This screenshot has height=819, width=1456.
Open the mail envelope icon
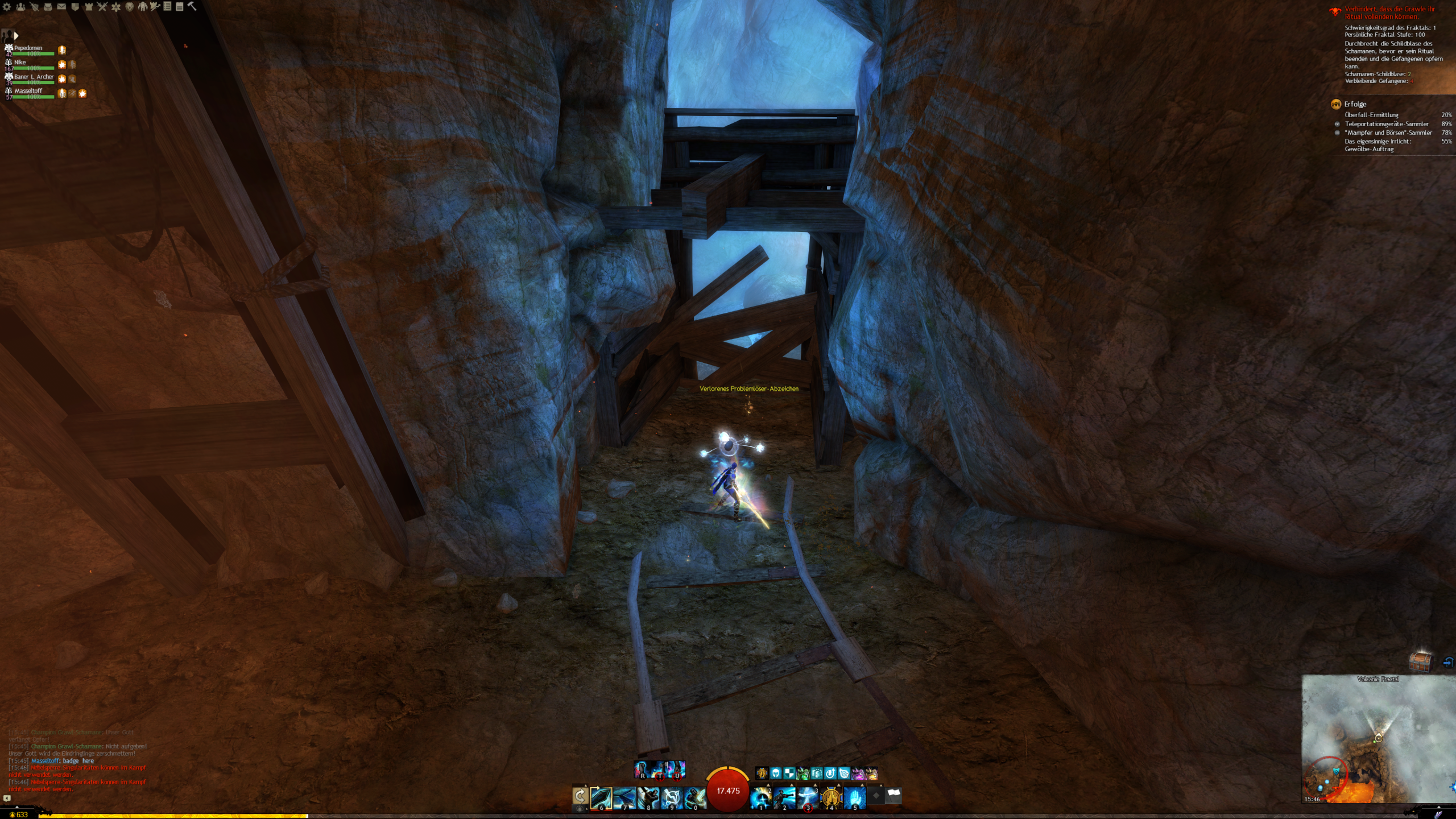[x=61, y=7]
